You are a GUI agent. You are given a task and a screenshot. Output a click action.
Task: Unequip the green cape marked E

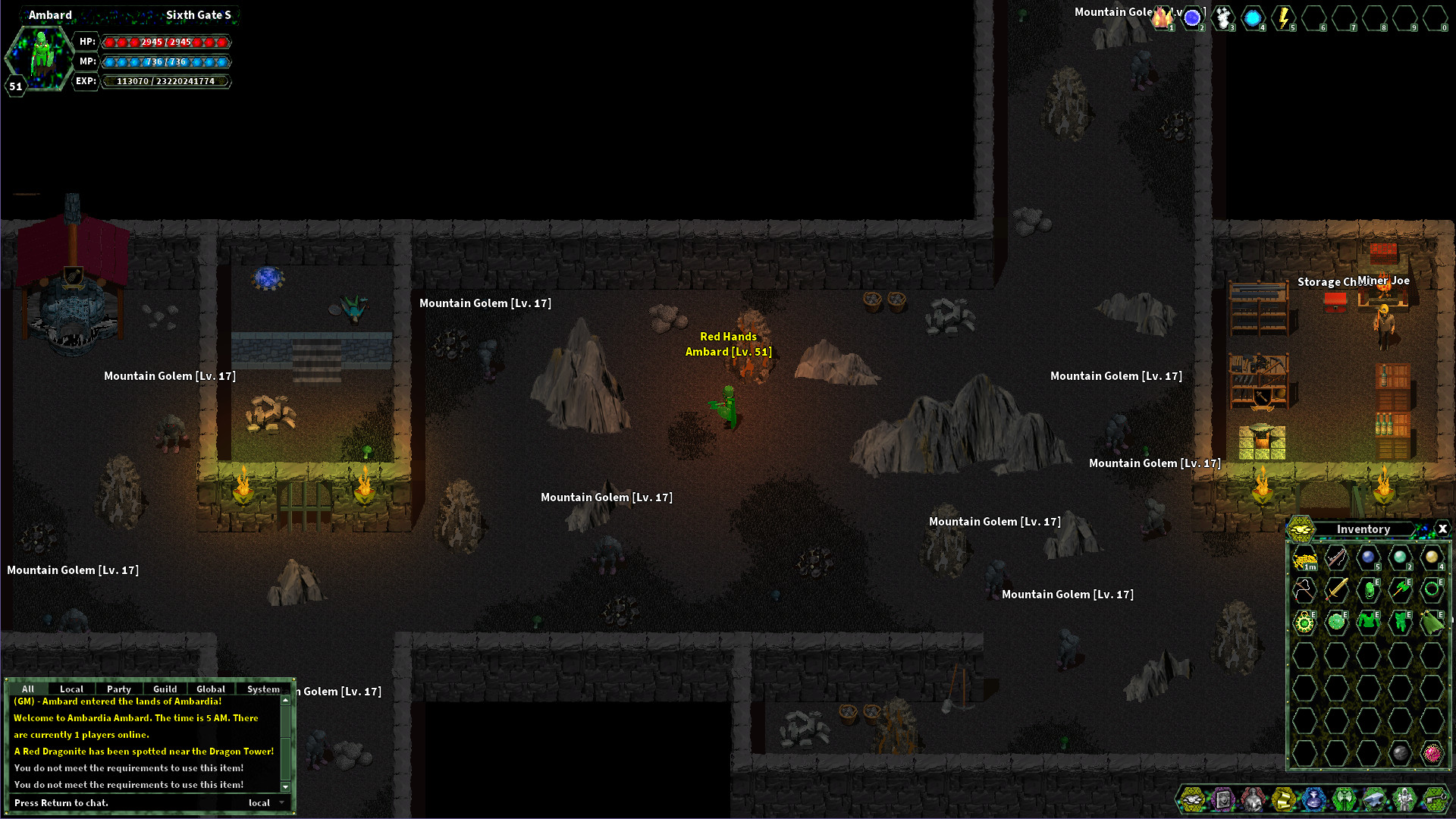[x=1432, y=623]
